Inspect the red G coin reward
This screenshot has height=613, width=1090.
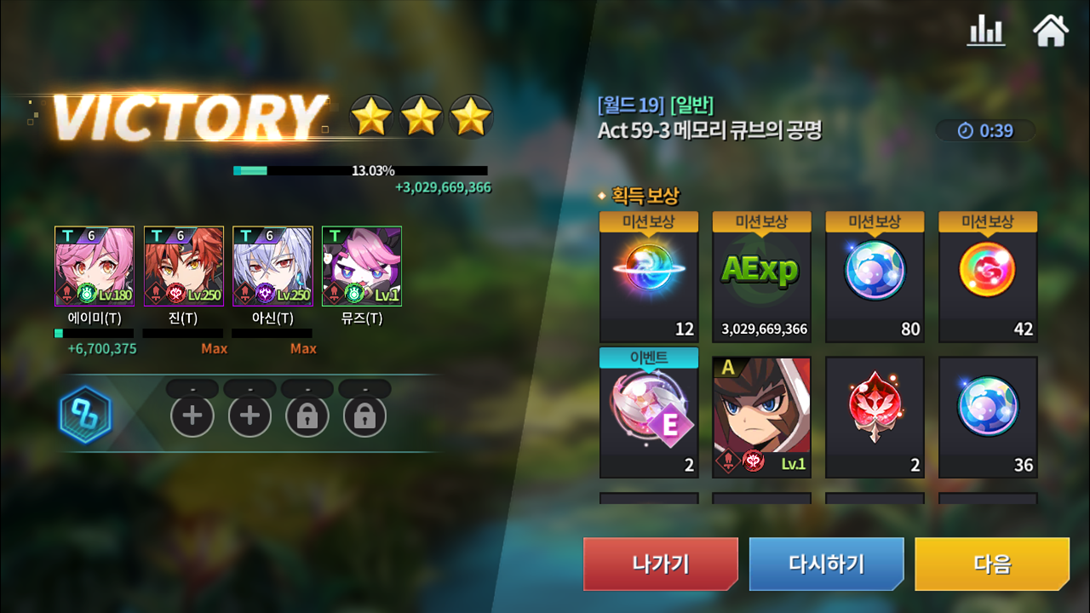coord(987,277)
